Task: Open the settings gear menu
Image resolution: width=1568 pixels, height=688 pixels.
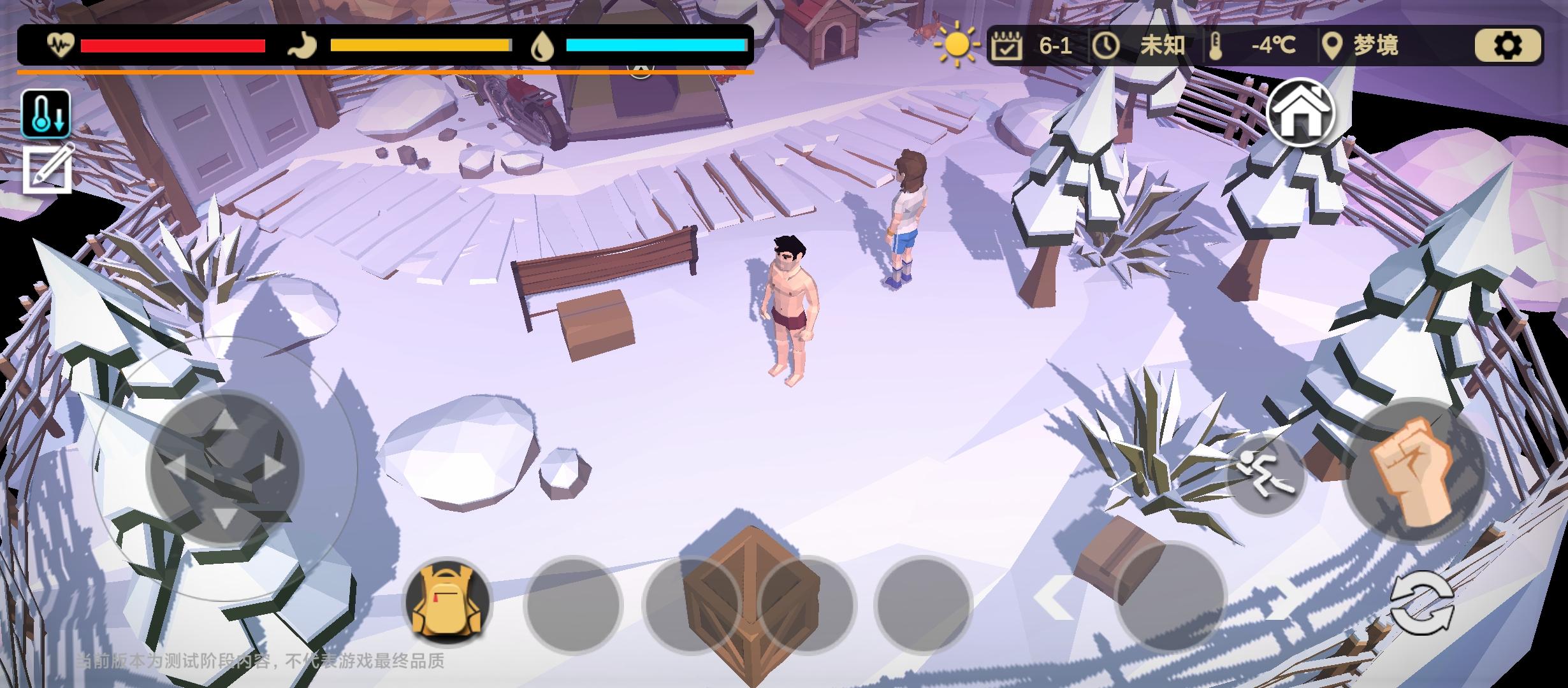Action: pyautogui.click(x=1508, y=45)
